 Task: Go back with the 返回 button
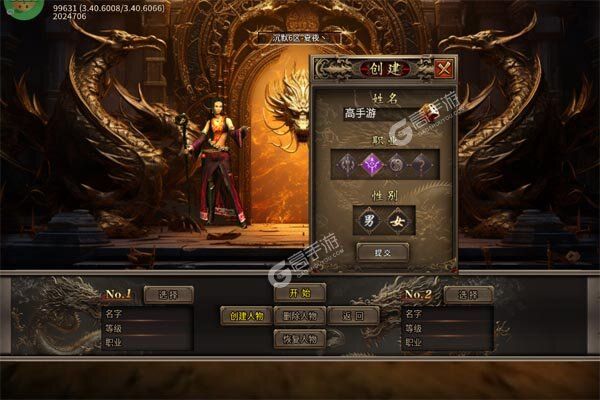coord(354,316)
